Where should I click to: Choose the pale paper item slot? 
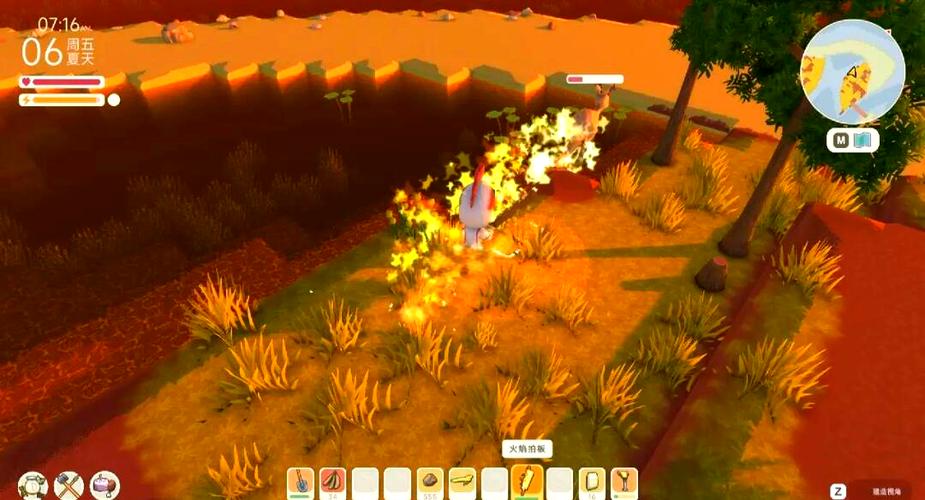tap(592, 482)
